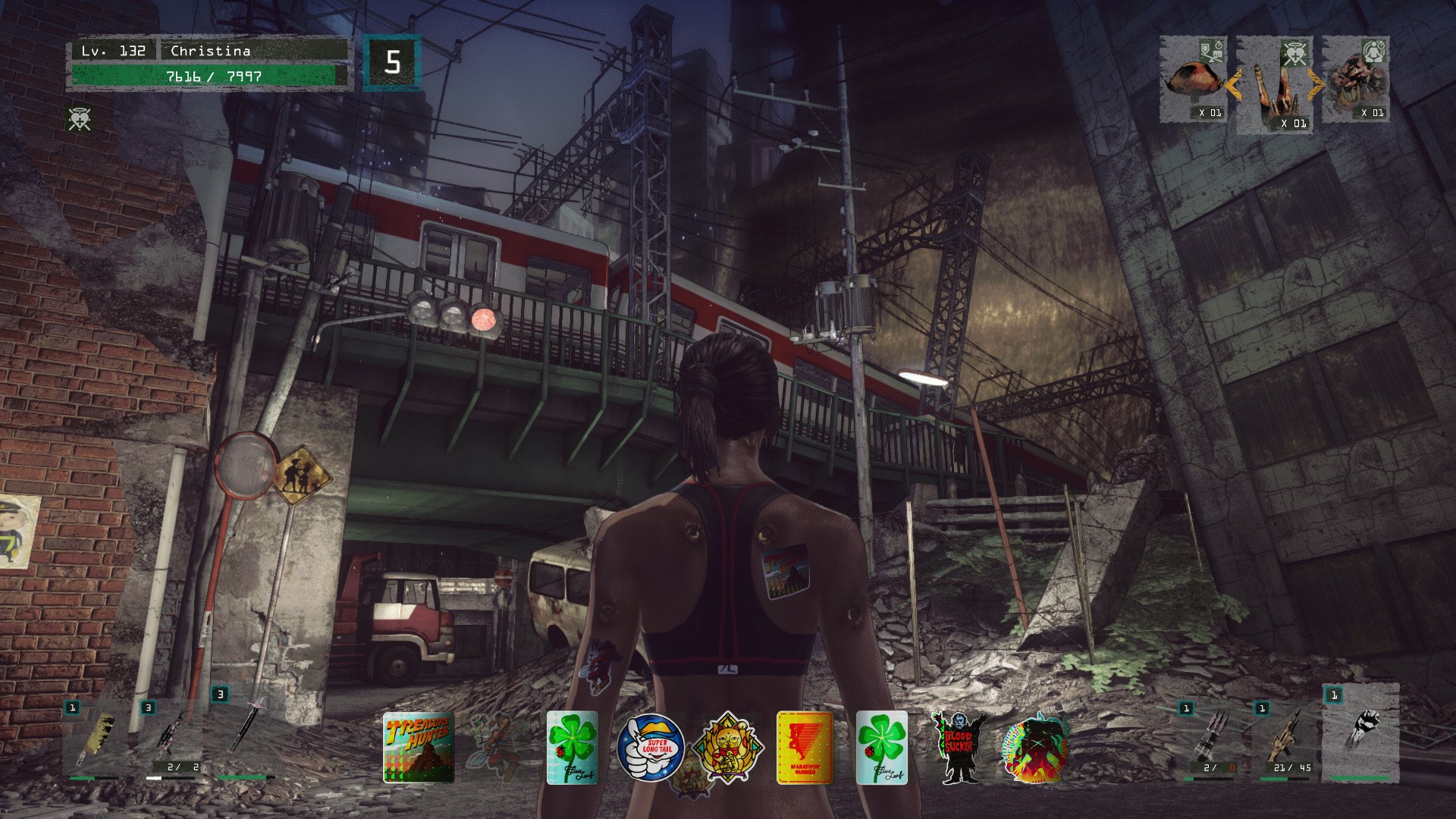The width and height of the screenshot is (1456, 819).
Task: Use the finger-shaped mushroom item
Action: (1274, 85)
